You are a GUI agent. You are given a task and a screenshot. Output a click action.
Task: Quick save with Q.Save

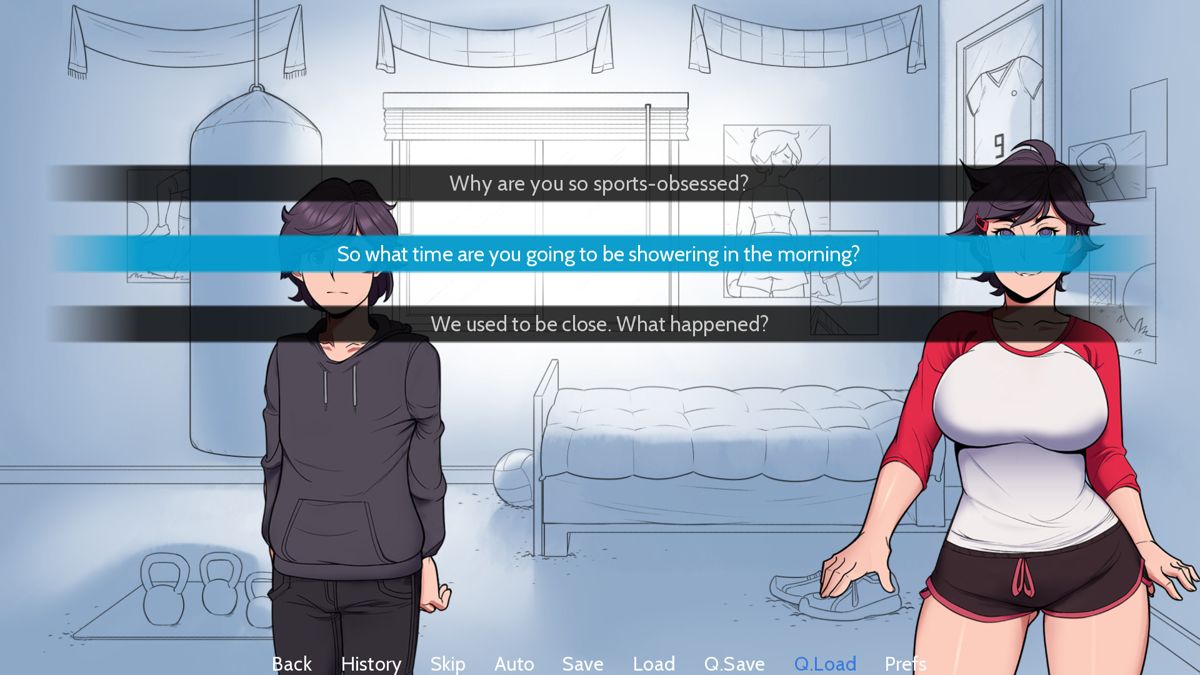(x=734, y=664)
